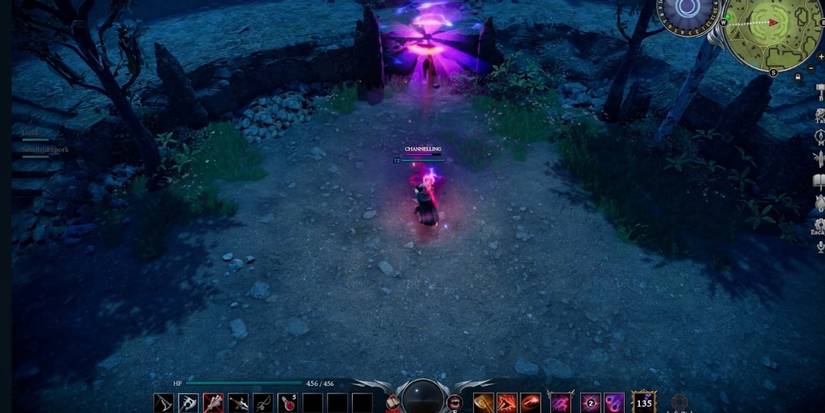The height and width of the screenshot is (413, 825).
Task: Toggle the microphone voice chat icon
Action: tap(819, 246)
